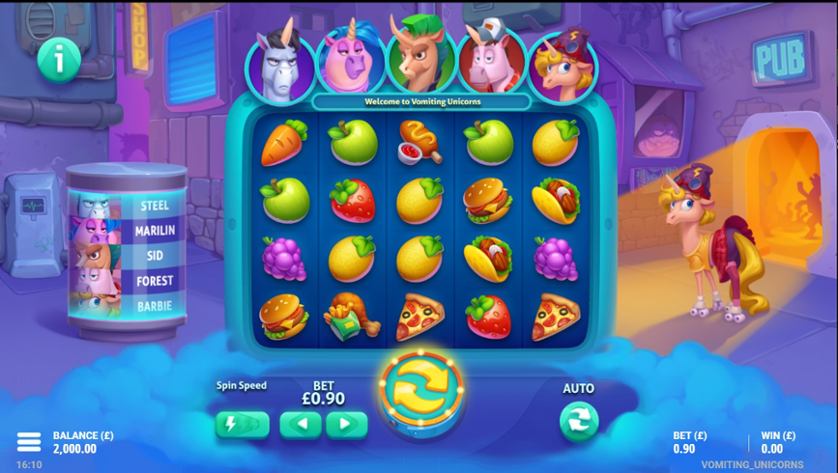838x473 pixels.
Task: Open the green info button
Action: pyautogui.click(x=59, y=60)
